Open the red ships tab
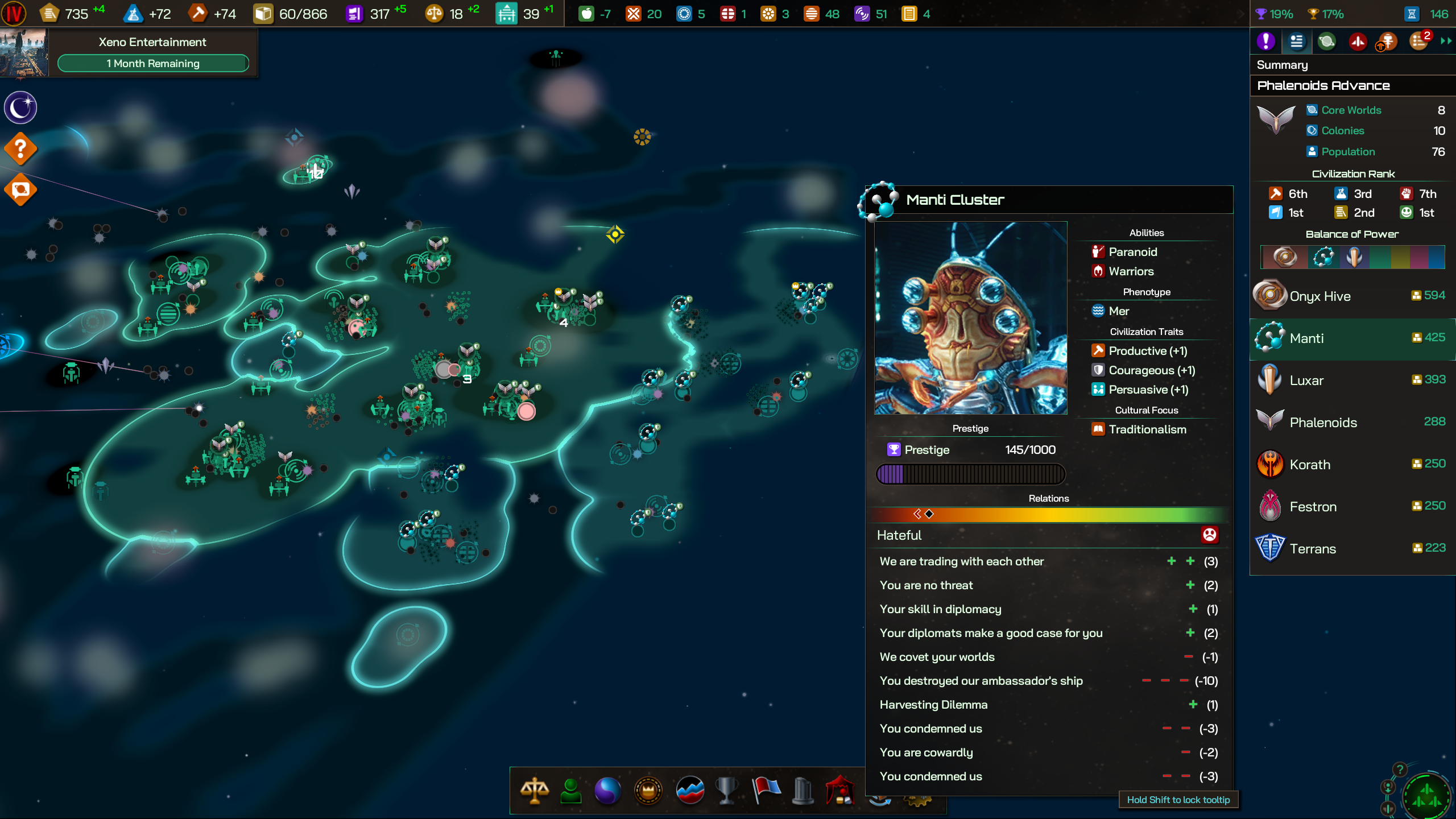The height and width of the screenshot is (819, 1456). coord(1358,41)
